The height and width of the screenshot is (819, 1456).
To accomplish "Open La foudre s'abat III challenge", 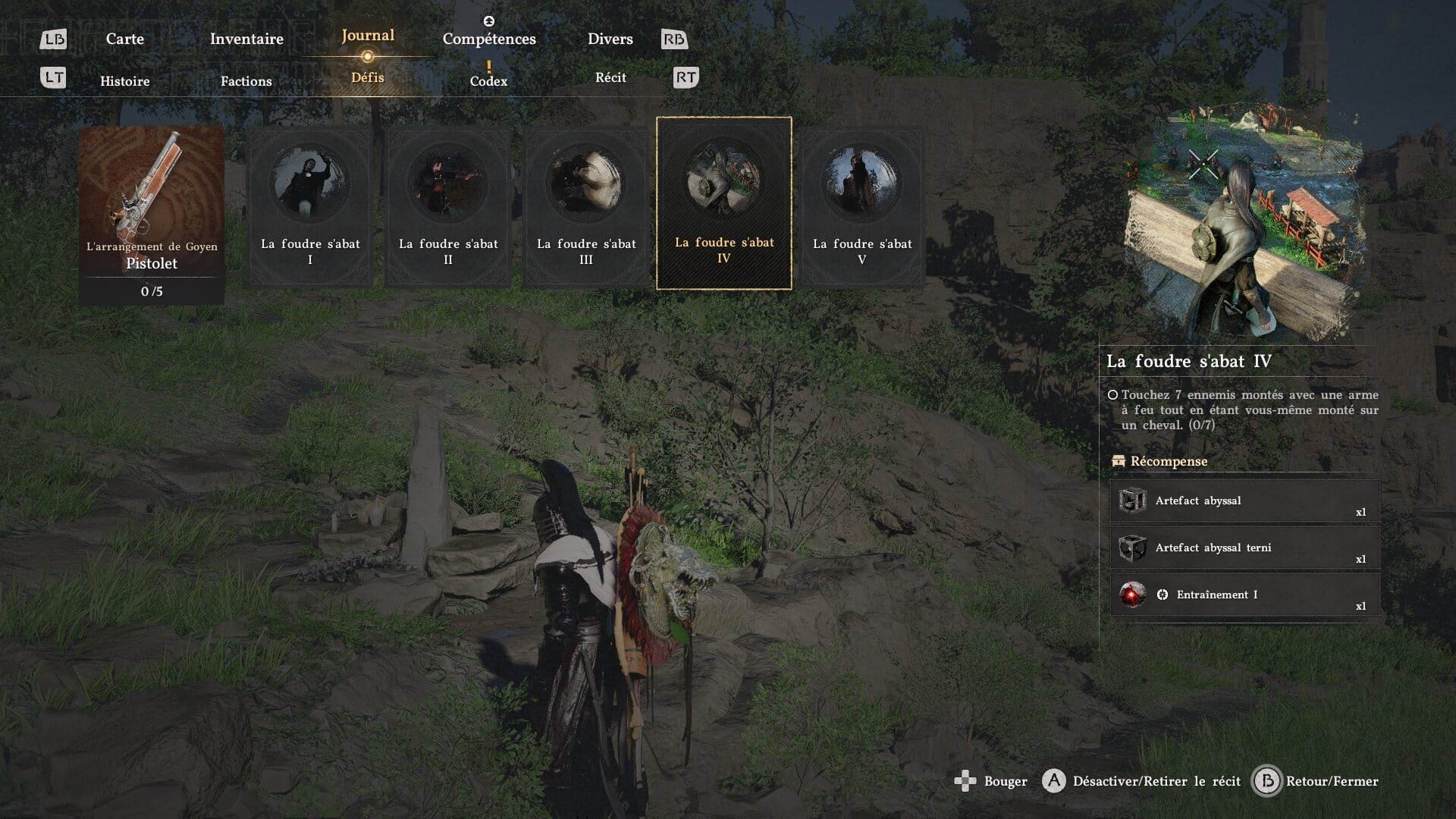I will coord(586,206).
